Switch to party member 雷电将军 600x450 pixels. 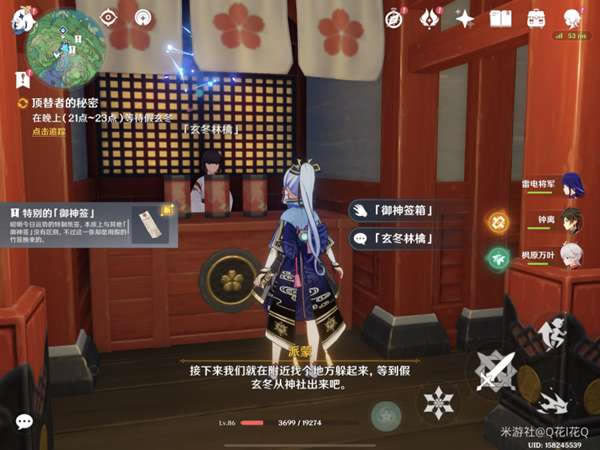point(571,184)
